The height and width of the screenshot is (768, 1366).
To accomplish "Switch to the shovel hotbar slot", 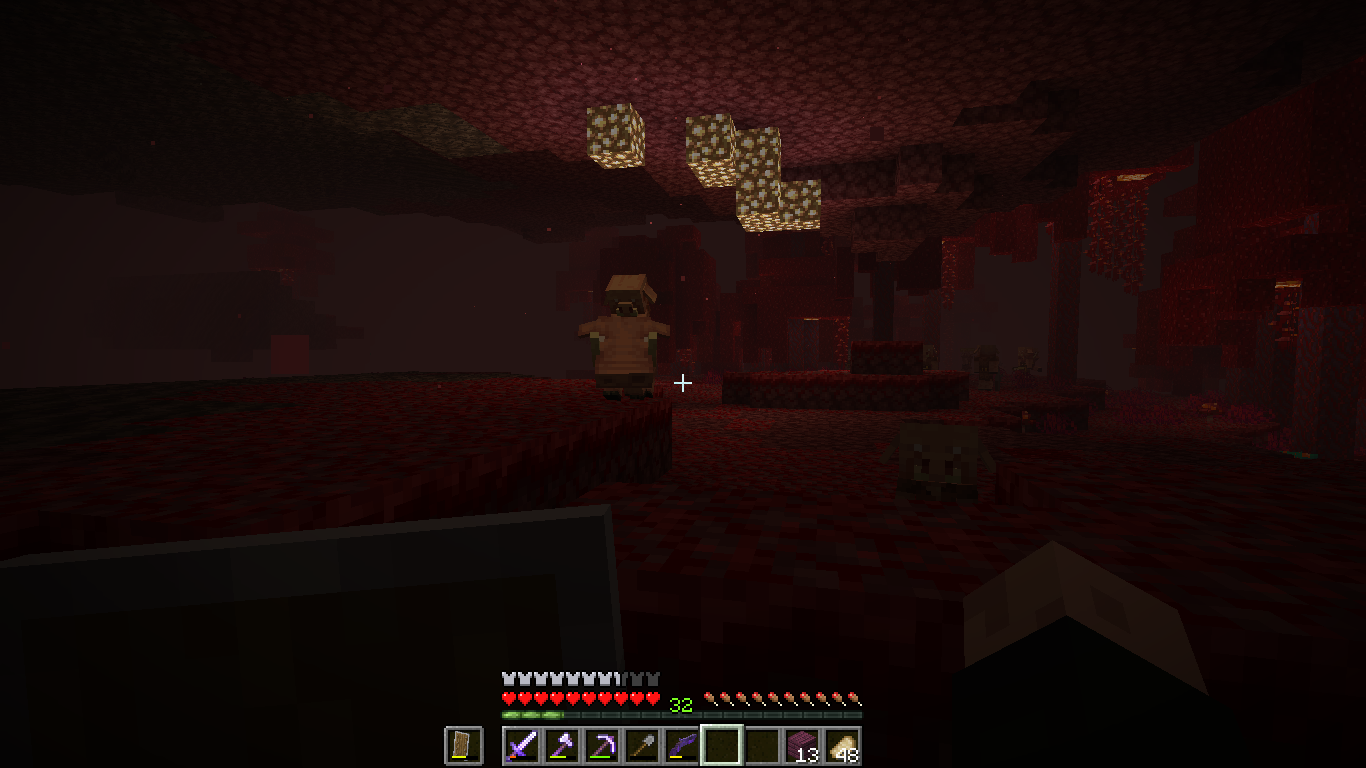I will 641,745.
